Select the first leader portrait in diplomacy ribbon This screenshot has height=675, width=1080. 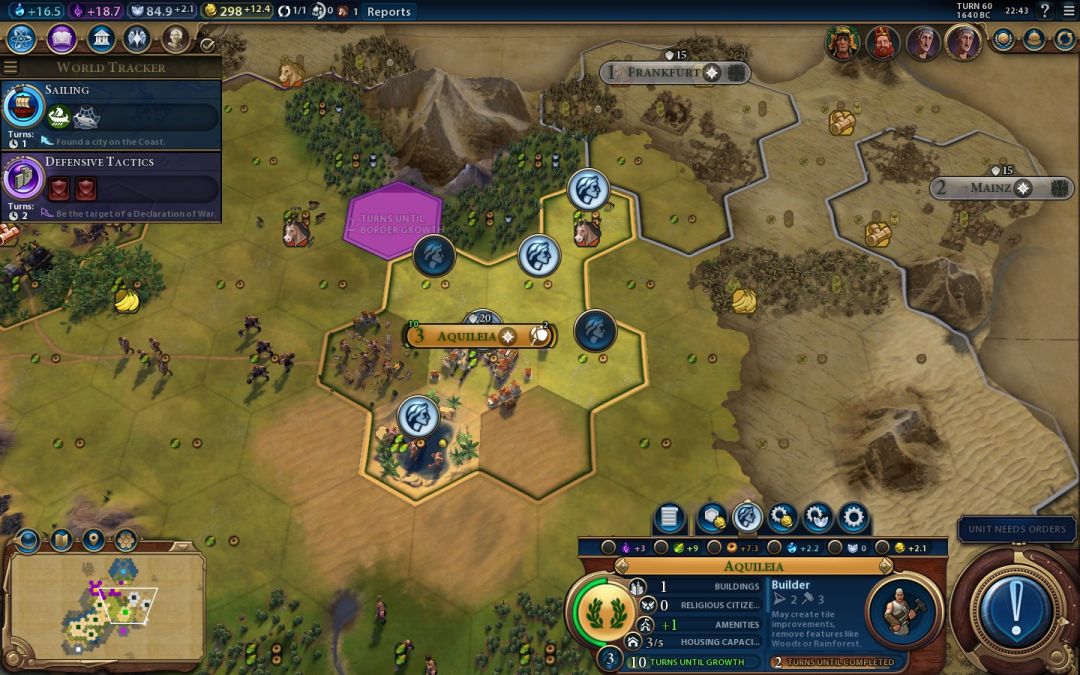pos(843,43)
